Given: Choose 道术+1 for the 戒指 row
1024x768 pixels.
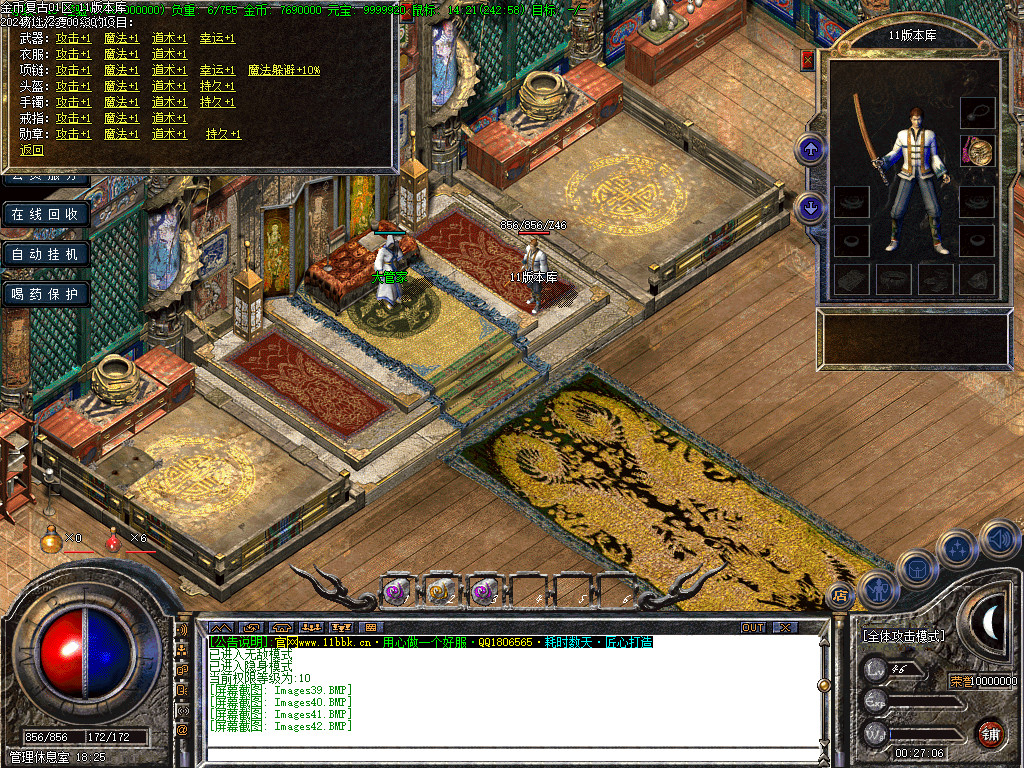Looking at the screenshot, I should (x=169, y=118).
